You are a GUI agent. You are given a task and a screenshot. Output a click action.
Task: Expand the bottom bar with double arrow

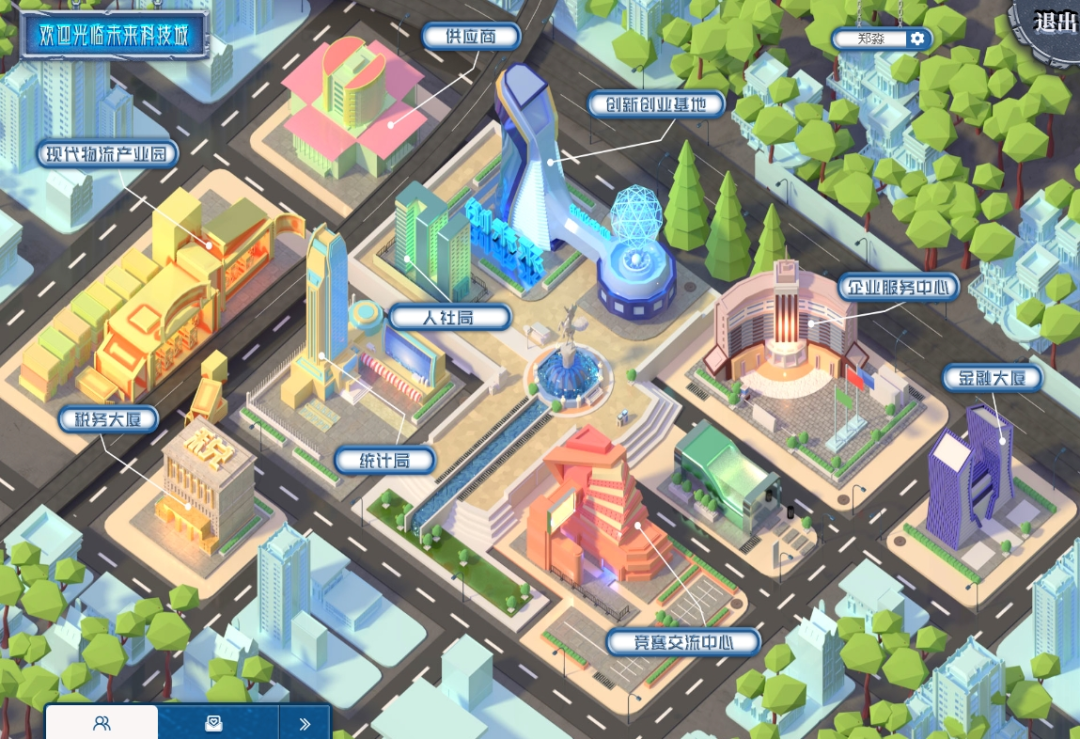[305, 723]
